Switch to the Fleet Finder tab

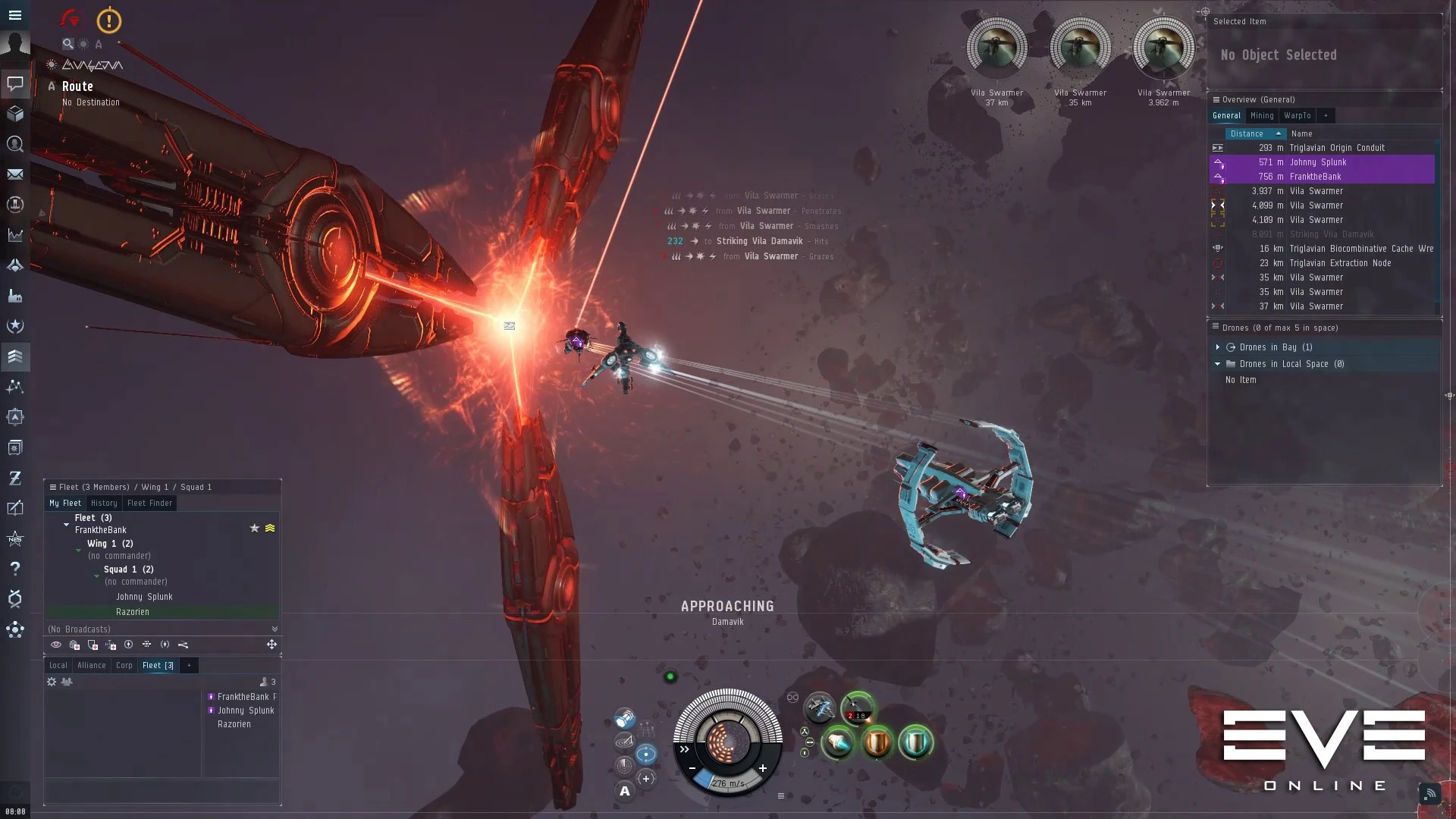pos(149,504)
